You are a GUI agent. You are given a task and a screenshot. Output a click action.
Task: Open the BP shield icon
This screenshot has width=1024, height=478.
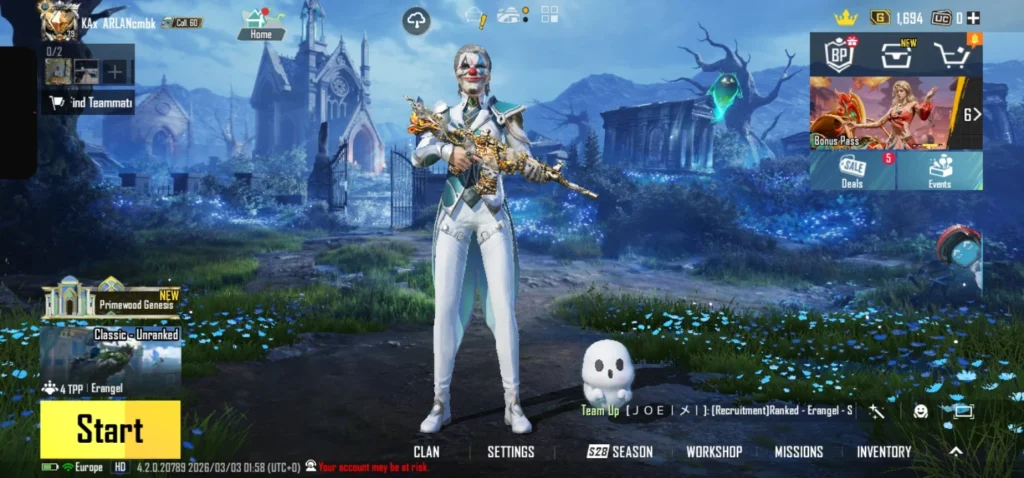[838, 54]
